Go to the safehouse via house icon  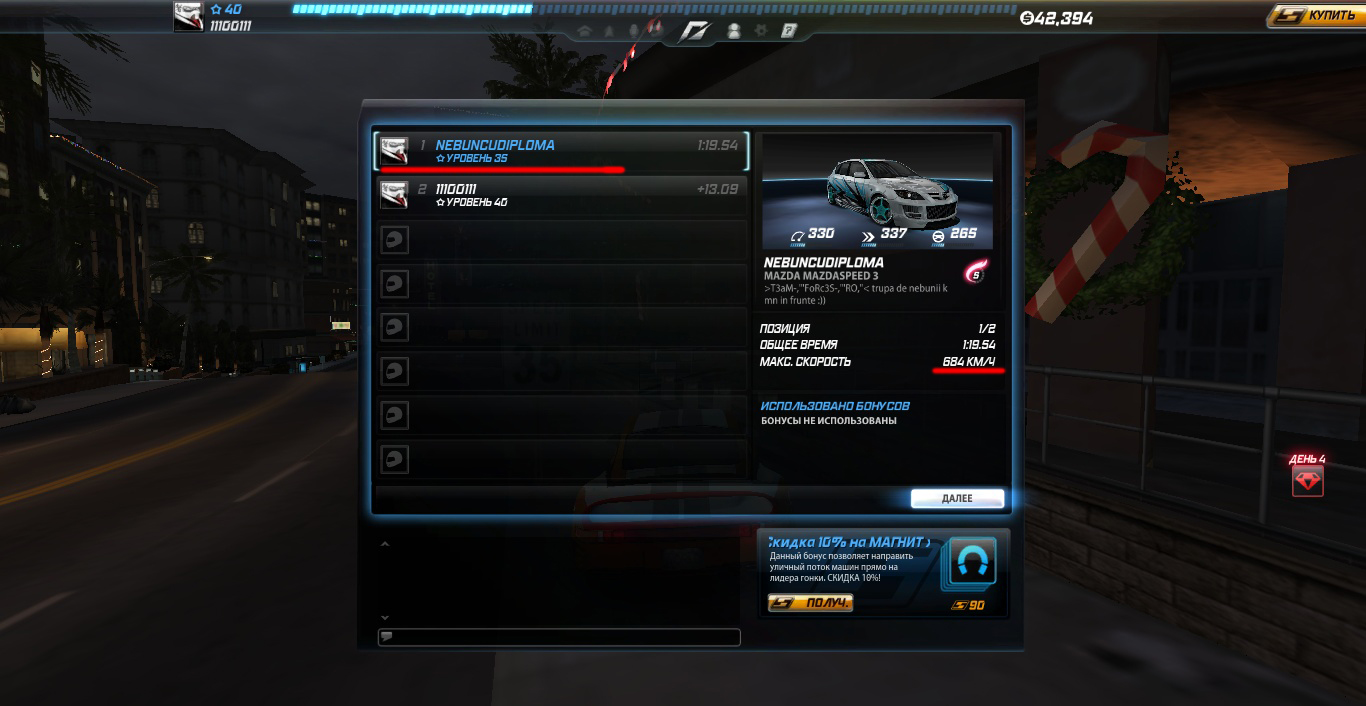pos(584,31)
